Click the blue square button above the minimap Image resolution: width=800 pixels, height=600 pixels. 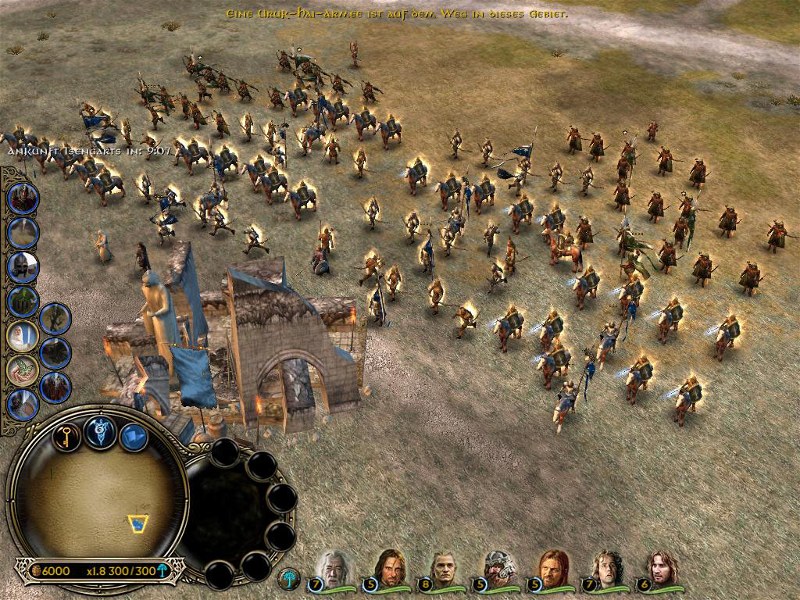pyautogui.click(x=133, y=437)
